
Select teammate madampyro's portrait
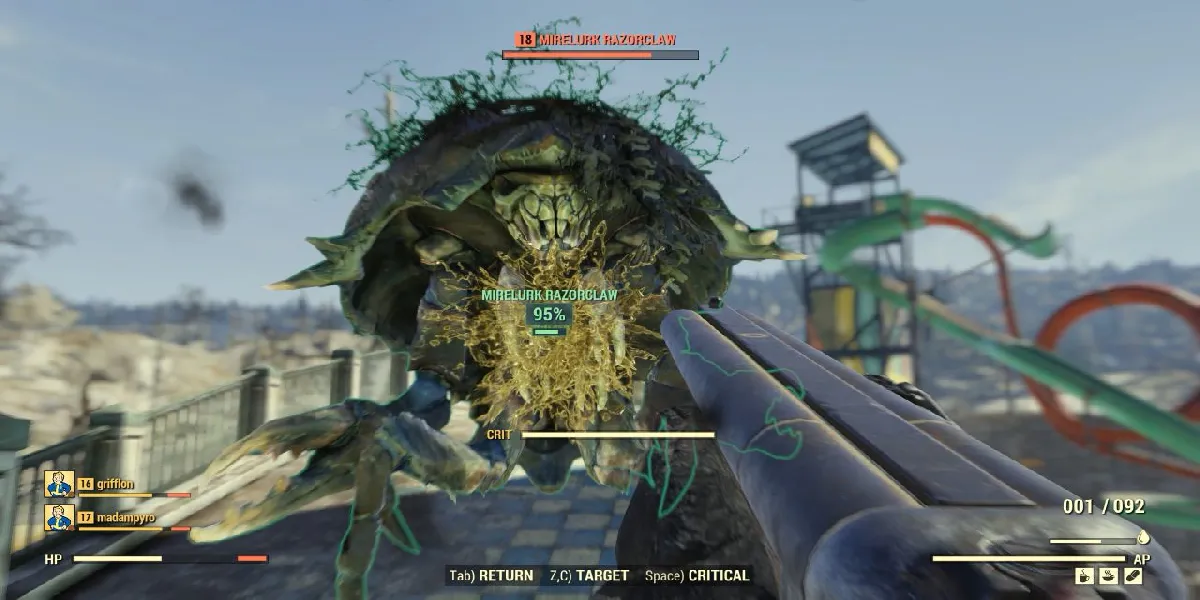tap(59, 518)
